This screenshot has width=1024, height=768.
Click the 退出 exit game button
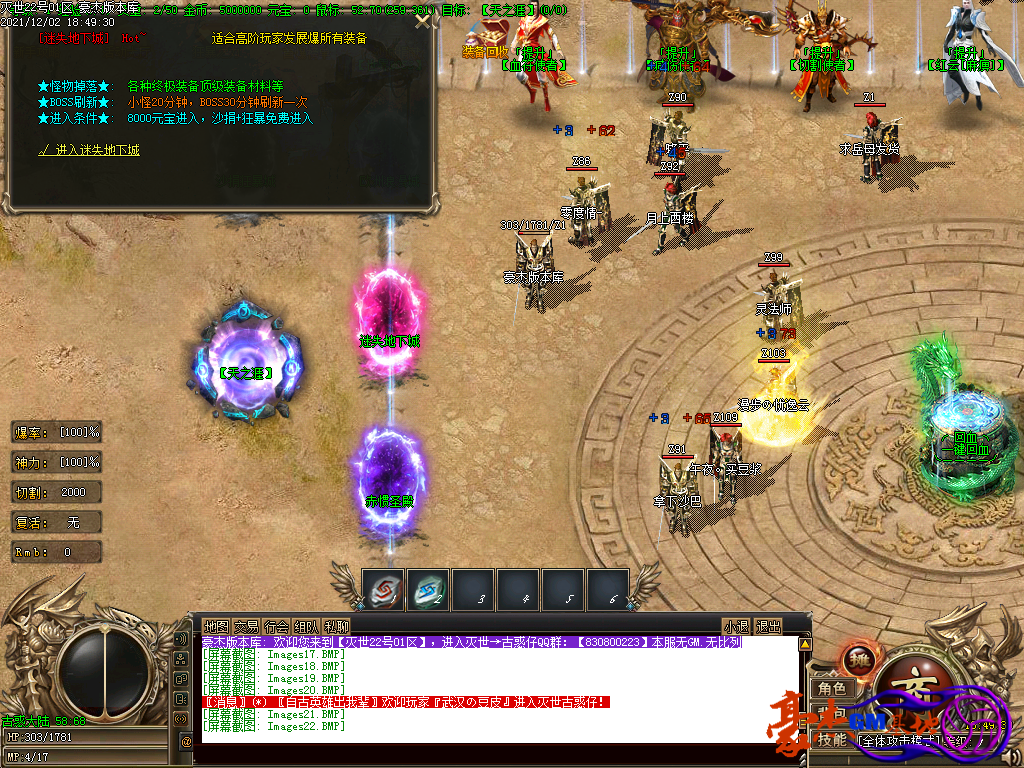[x=768, y=627]
